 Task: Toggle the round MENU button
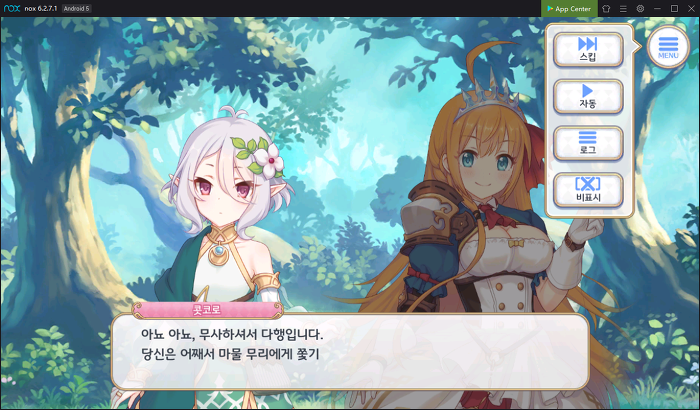point(669,47)
